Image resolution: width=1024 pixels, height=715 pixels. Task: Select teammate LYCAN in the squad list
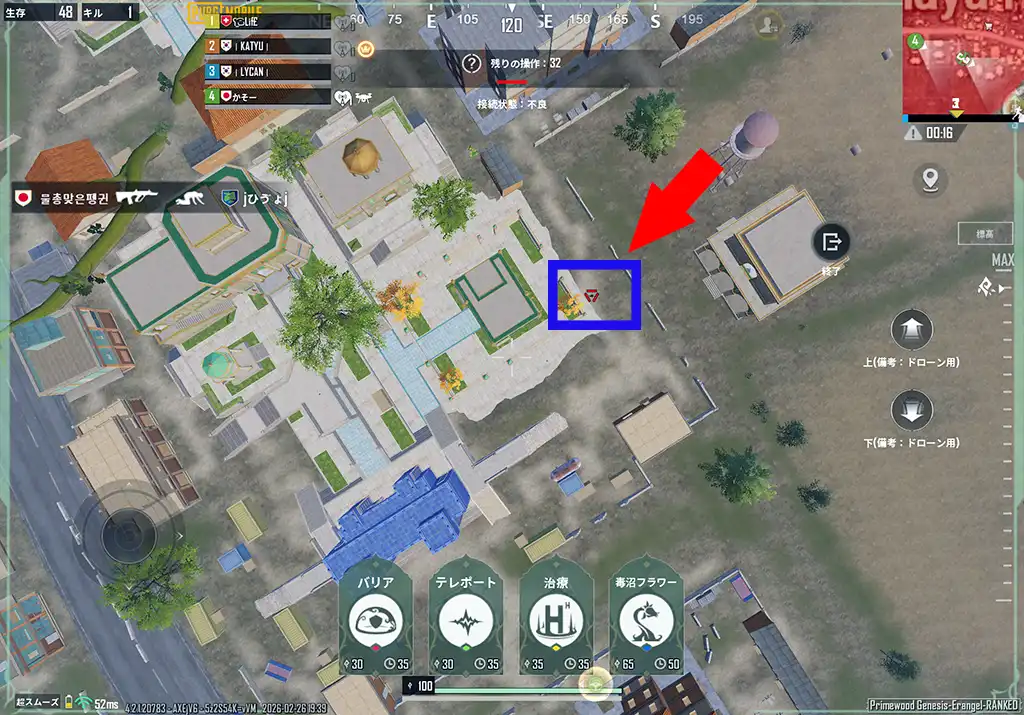point(268,72)
